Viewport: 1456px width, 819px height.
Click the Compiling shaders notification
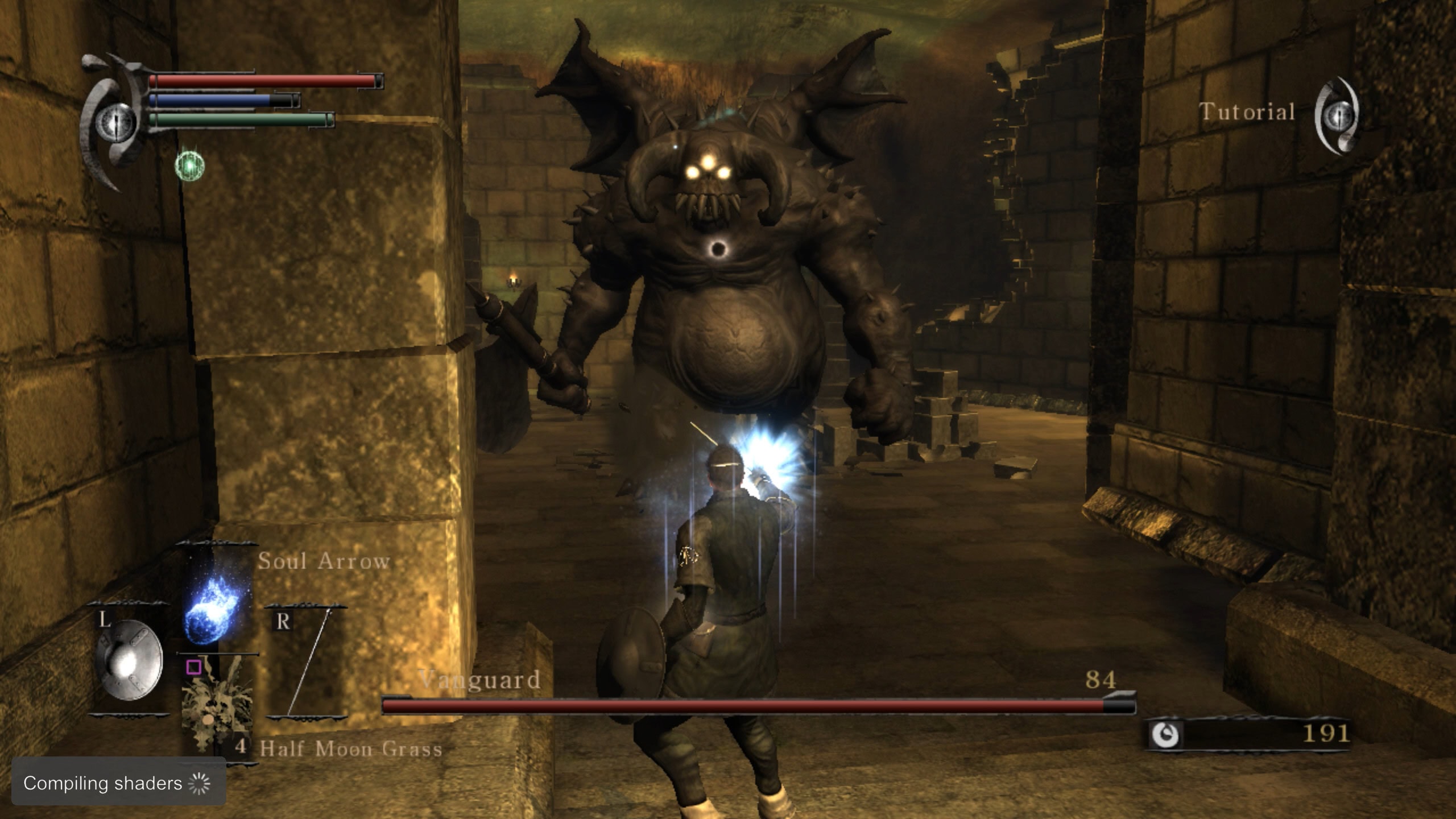118,783
